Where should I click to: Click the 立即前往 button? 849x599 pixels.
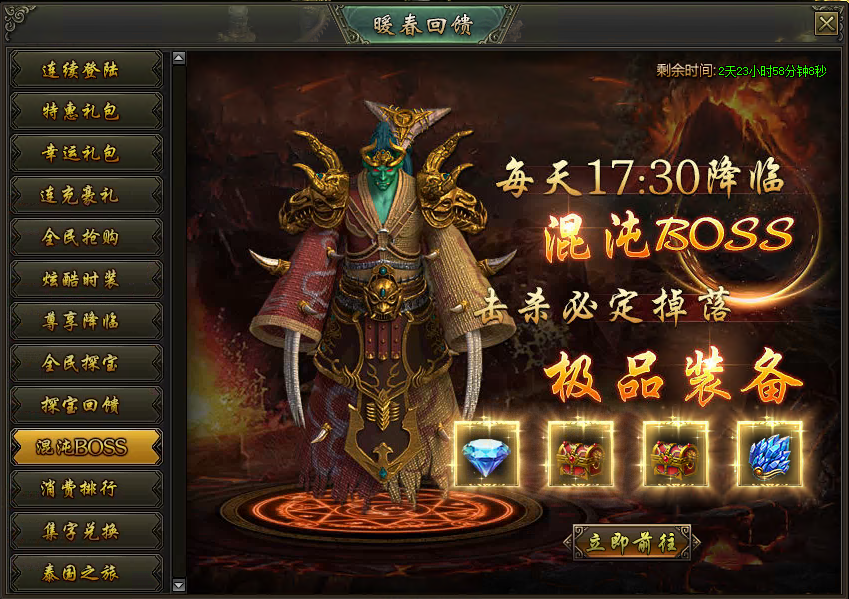pos(632,543)
